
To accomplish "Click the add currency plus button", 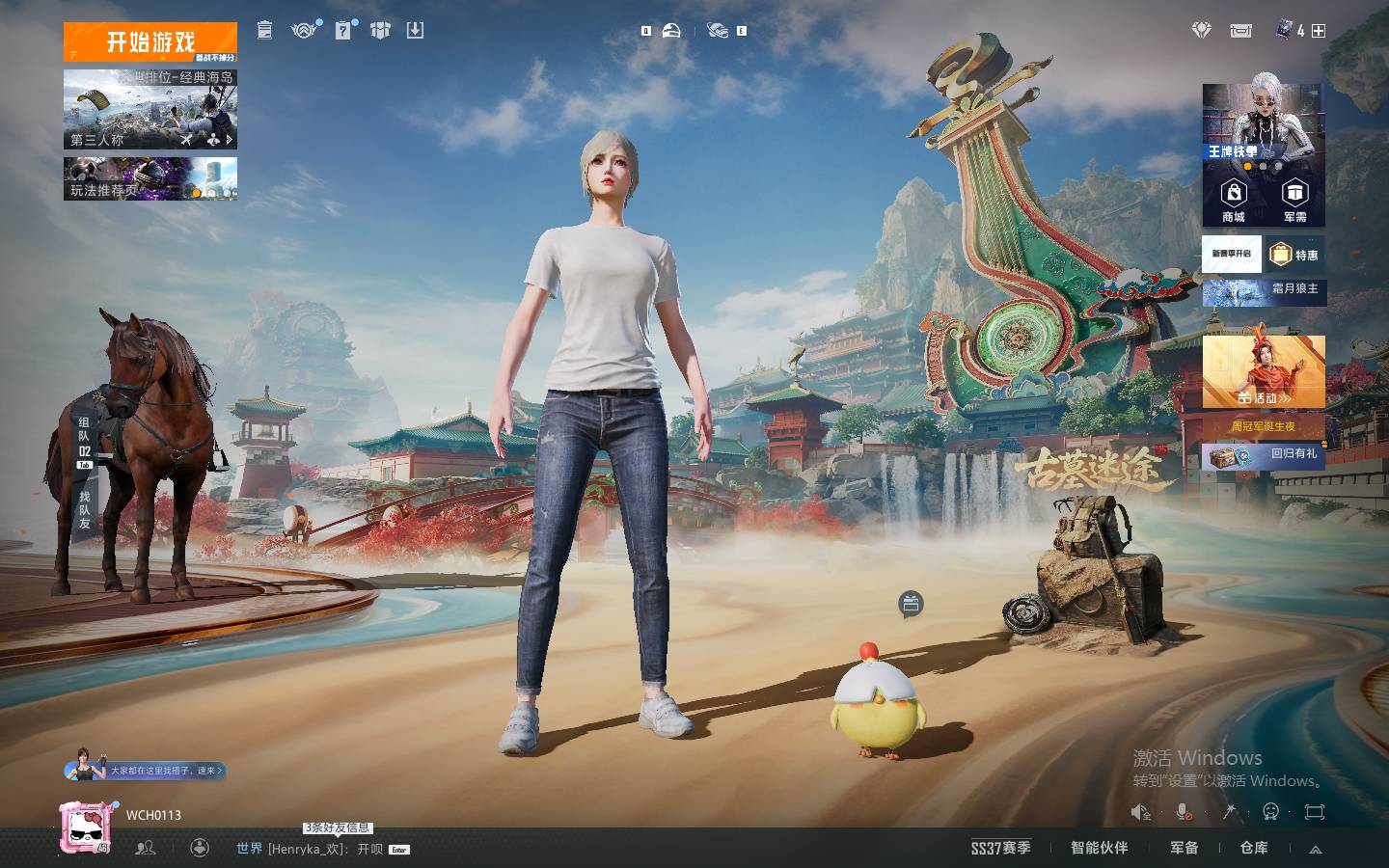I will [1319, 31].
